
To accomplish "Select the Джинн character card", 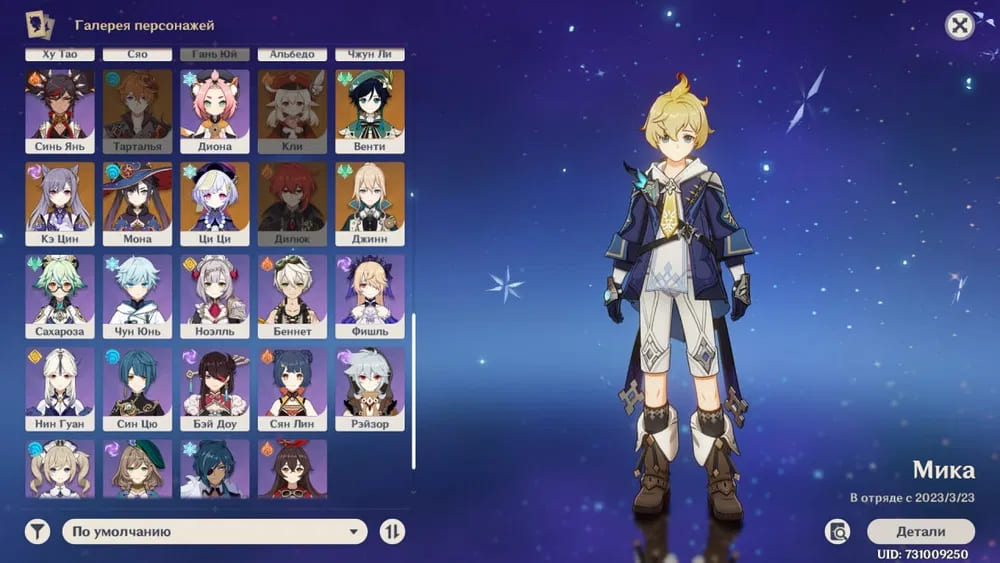I will pyautogui.click(x=370, y=203).
